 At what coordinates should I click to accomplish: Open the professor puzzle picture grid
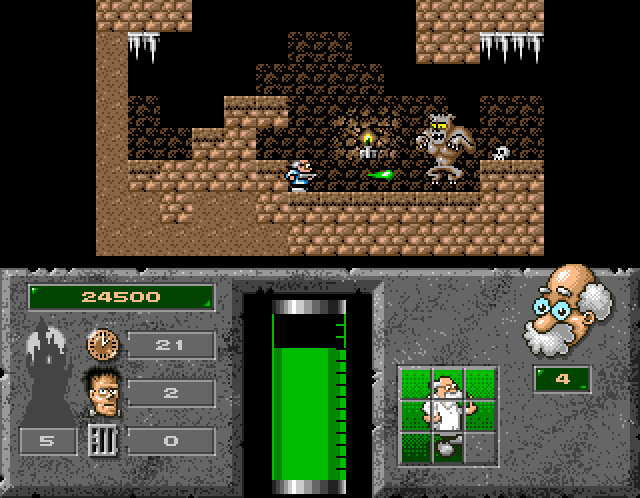[x=448, y=415]
